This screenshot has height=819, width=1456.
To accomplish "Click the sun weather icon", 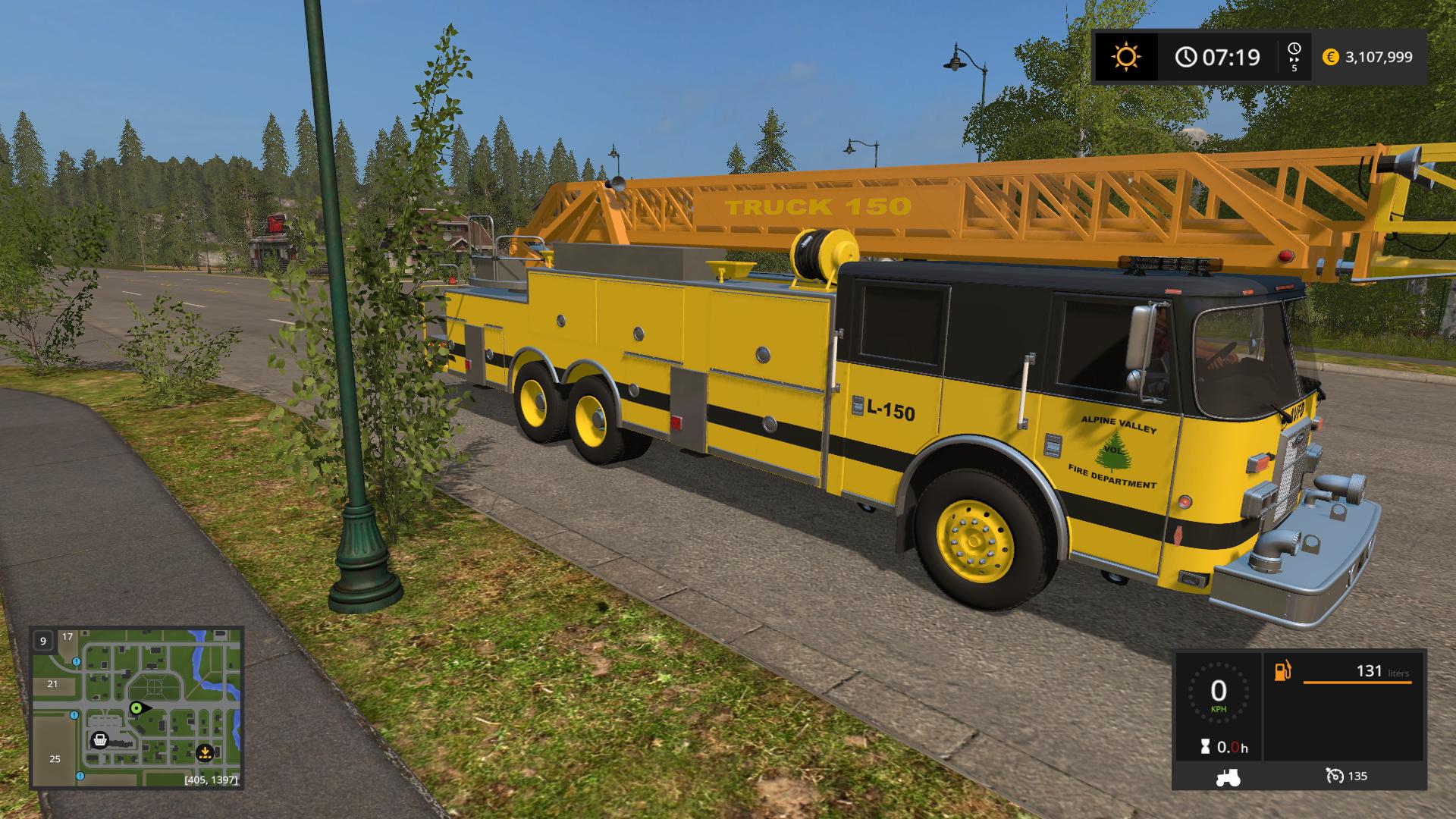I will (x=1125, y=57).
